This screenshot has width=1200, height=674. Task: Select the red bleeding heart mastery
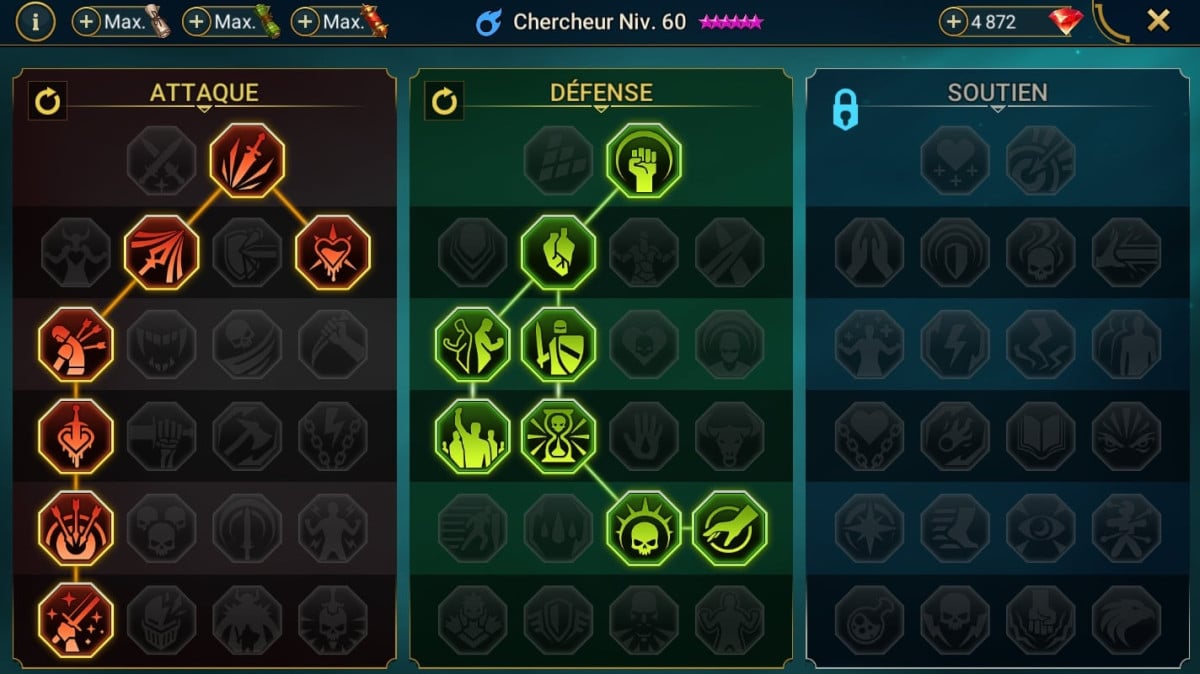333,252
